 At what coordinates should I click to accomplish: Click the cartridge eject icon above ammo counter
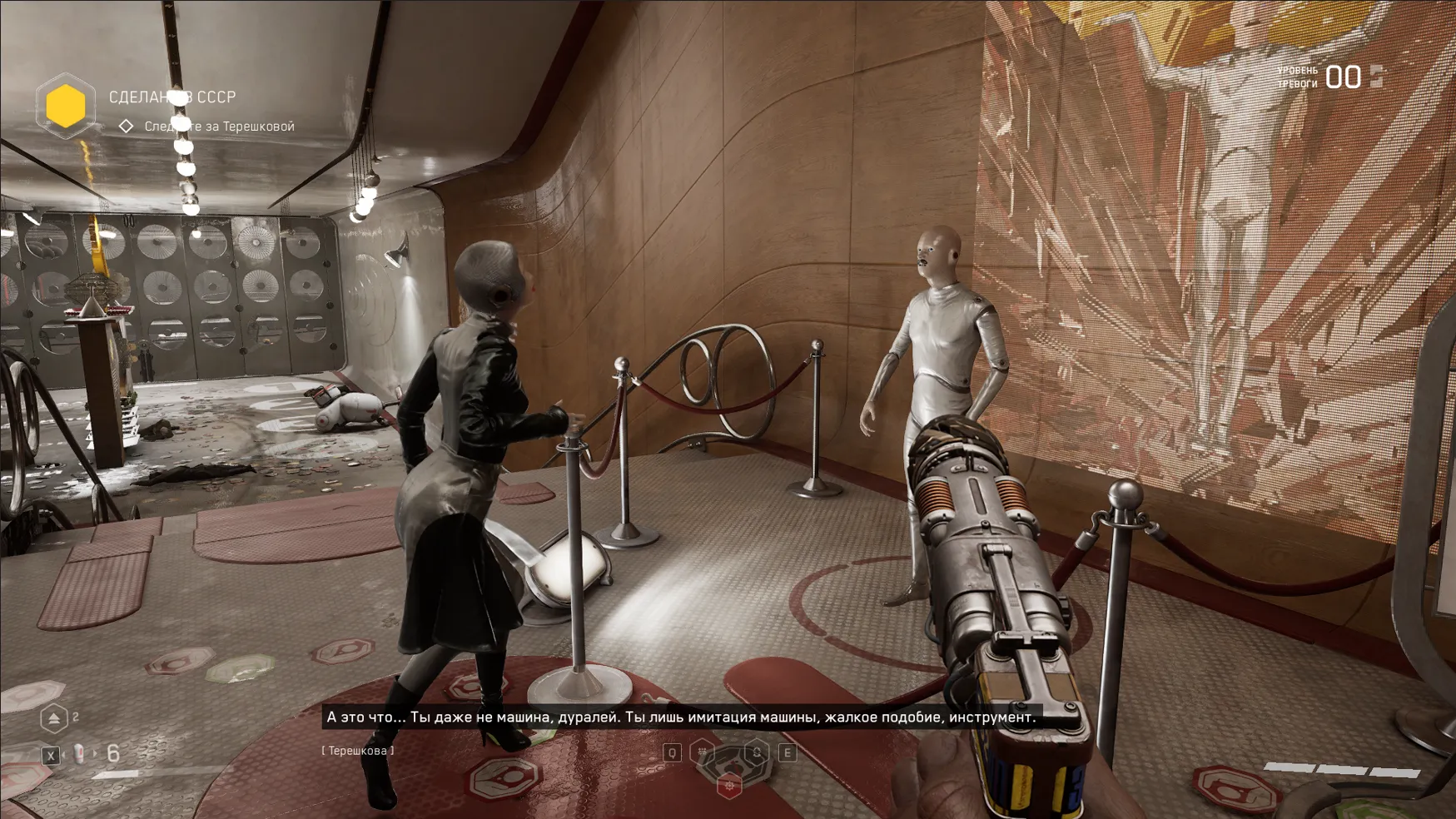coord(53,717)
